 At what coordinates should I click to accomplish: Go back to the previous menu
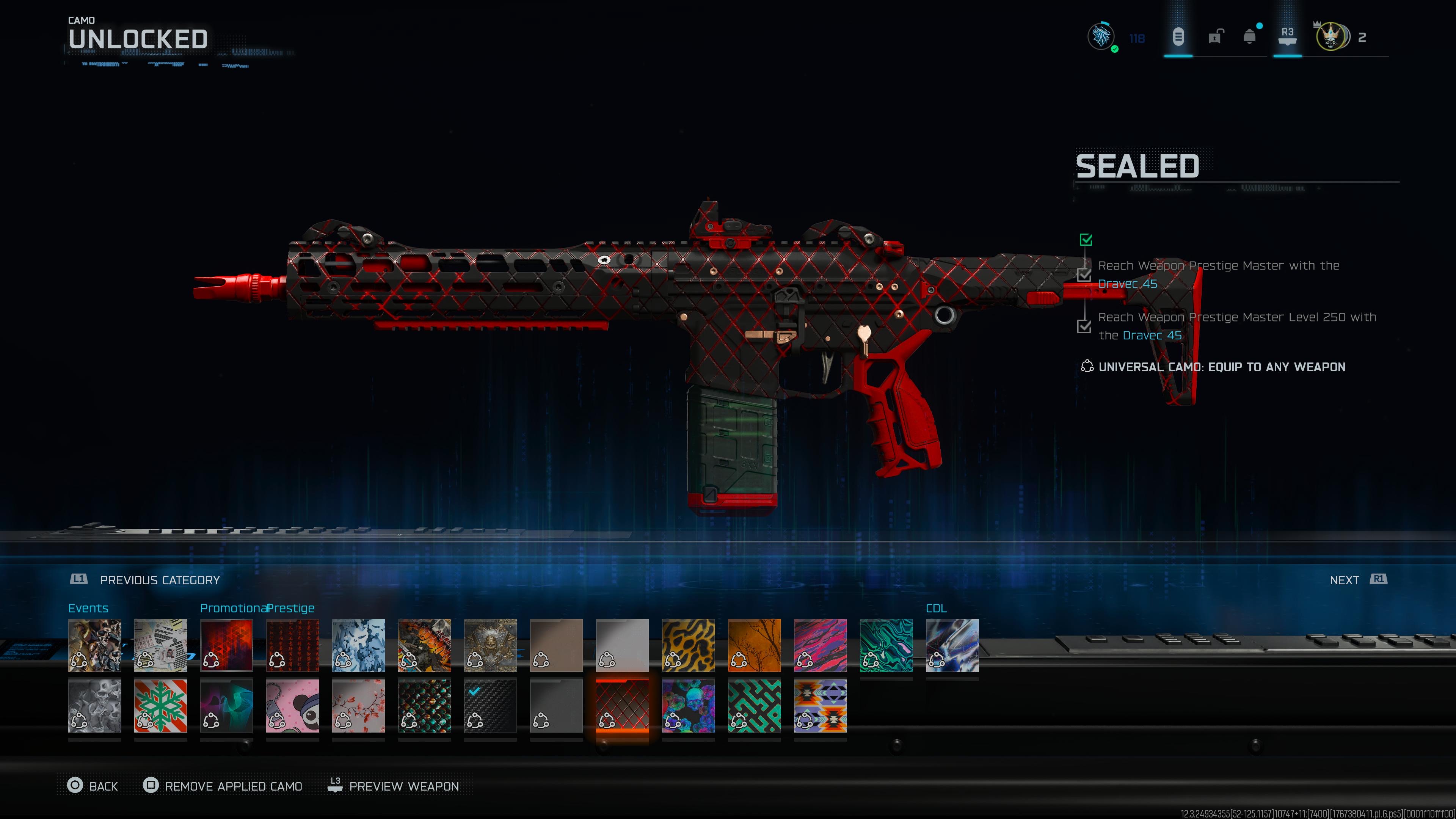[93, 786]
